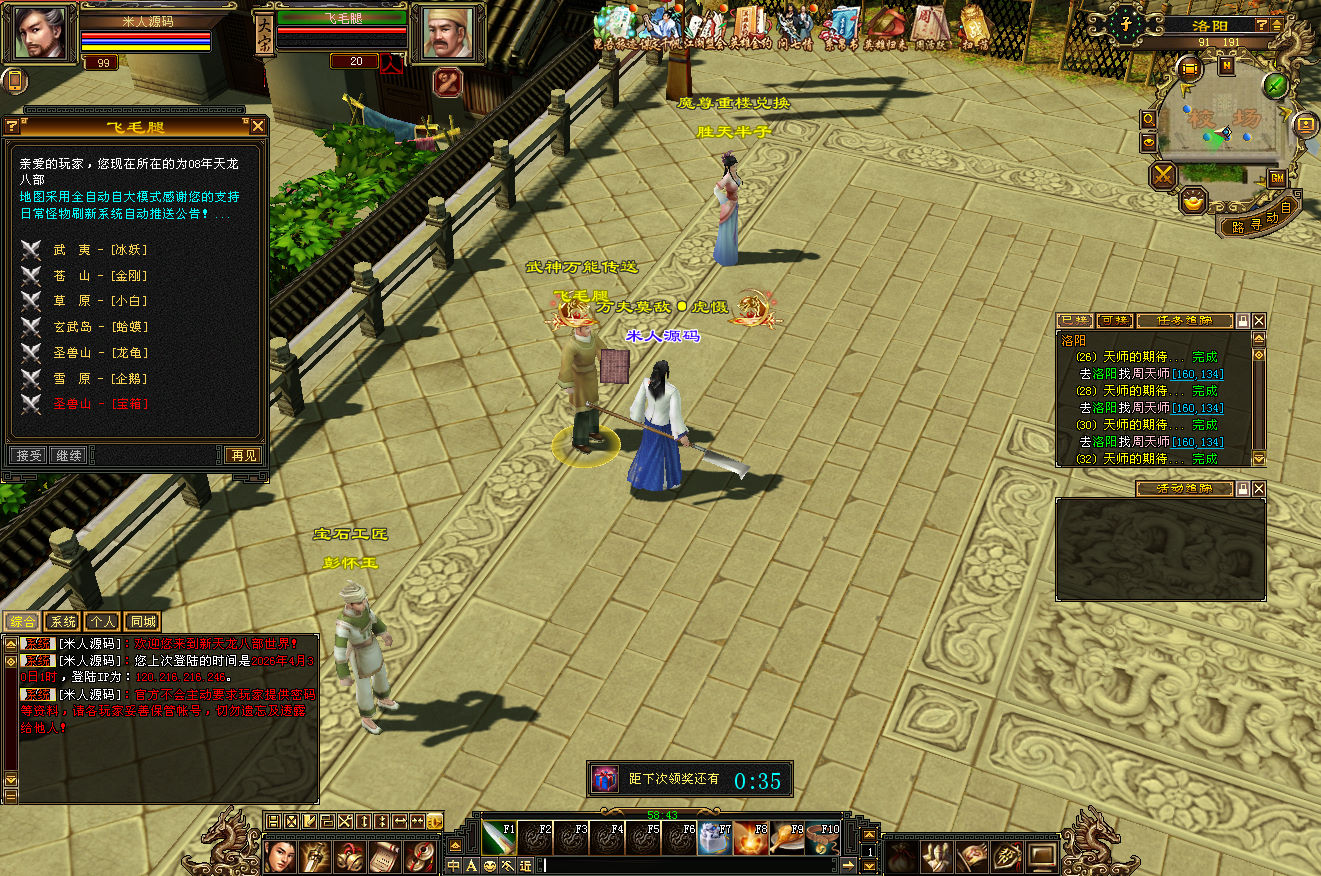The height and width of the screenshot is (876, 1321).
Task: Choose the red 圣兽山 - [宝箱] option
Action: [x=99, y=403]
